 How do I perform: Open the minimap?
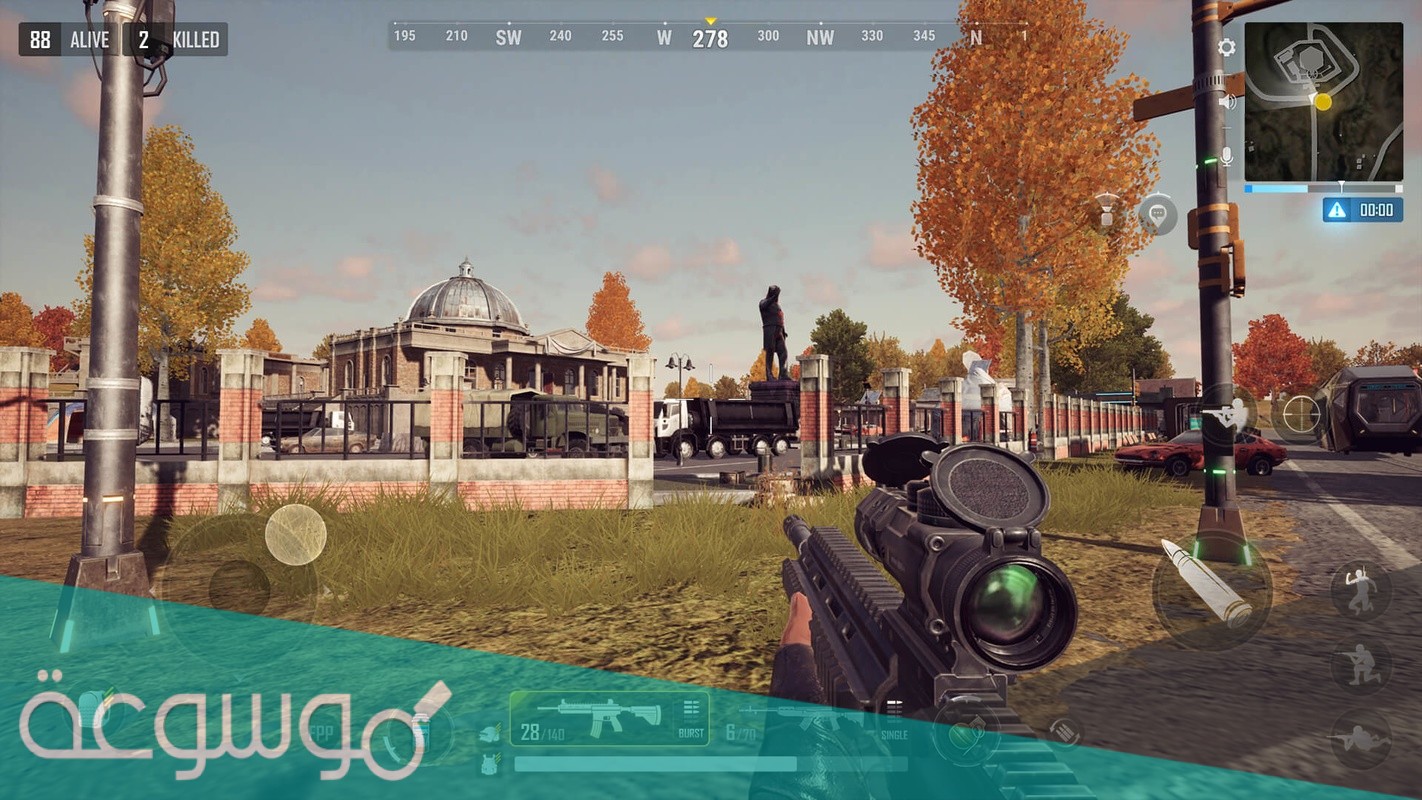(1323, 101)
